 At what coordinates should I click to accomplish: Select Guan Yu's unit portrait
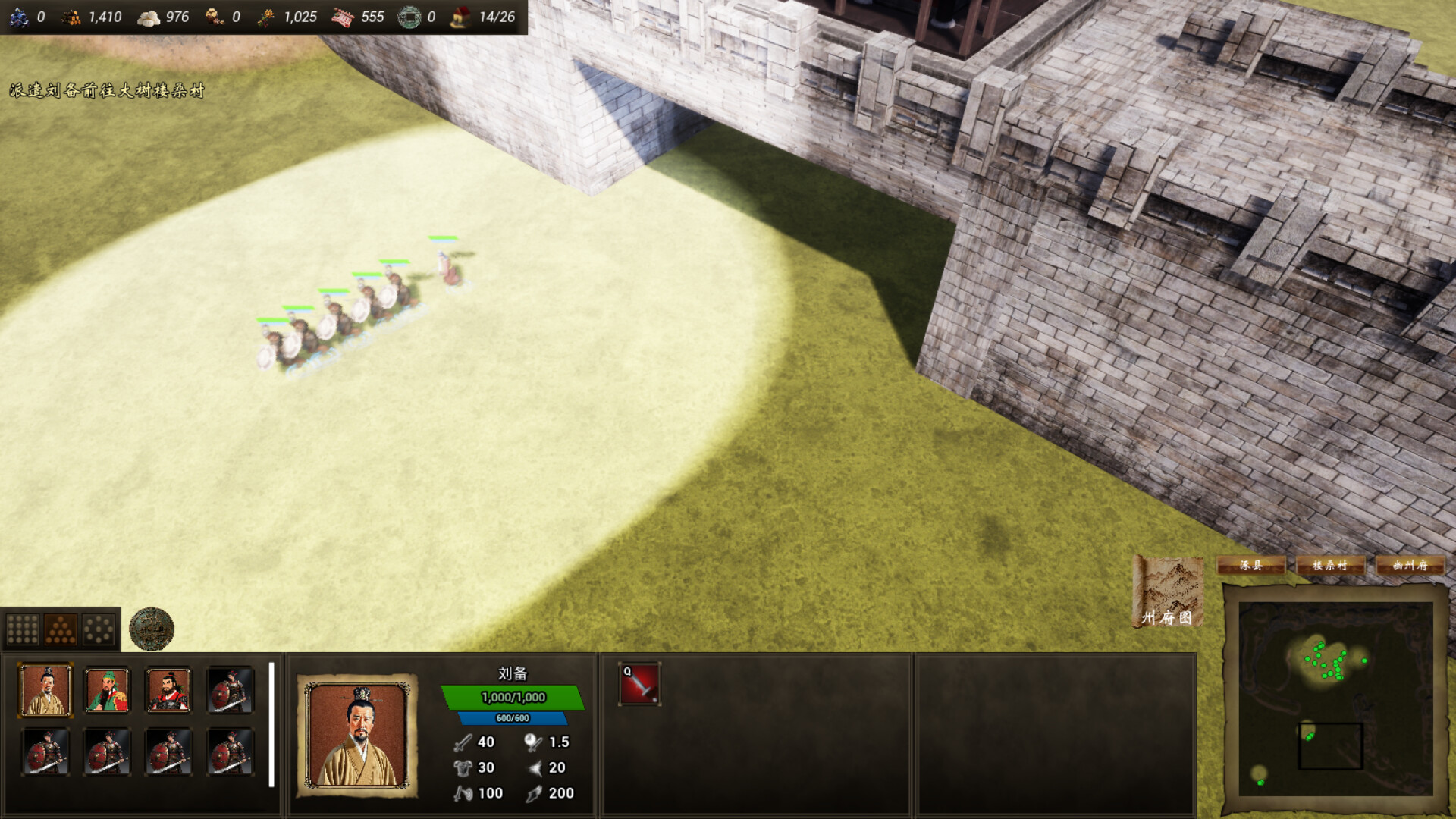coord(106,691)
